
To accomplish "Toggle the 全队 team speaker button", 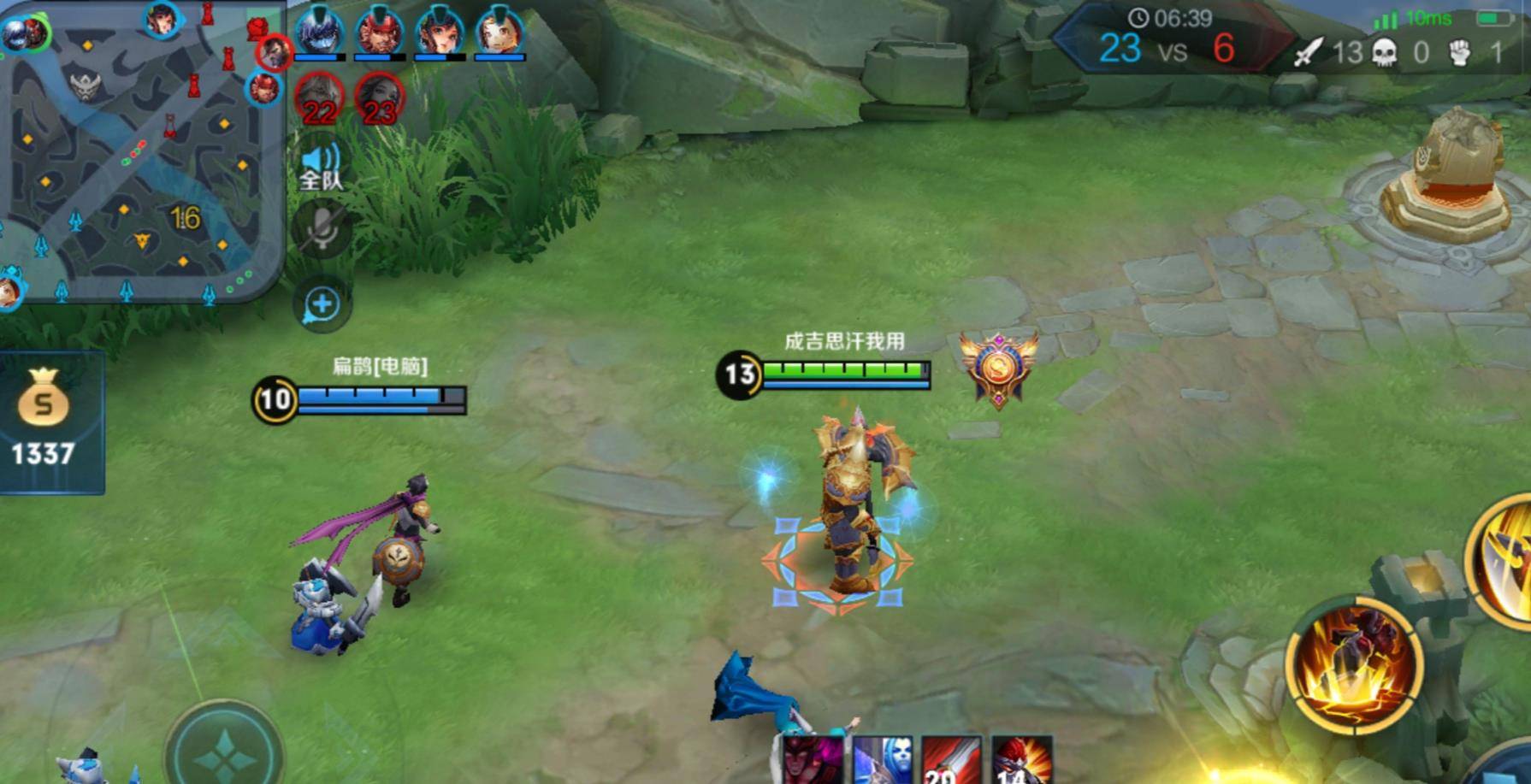I will tap(321, 165).
